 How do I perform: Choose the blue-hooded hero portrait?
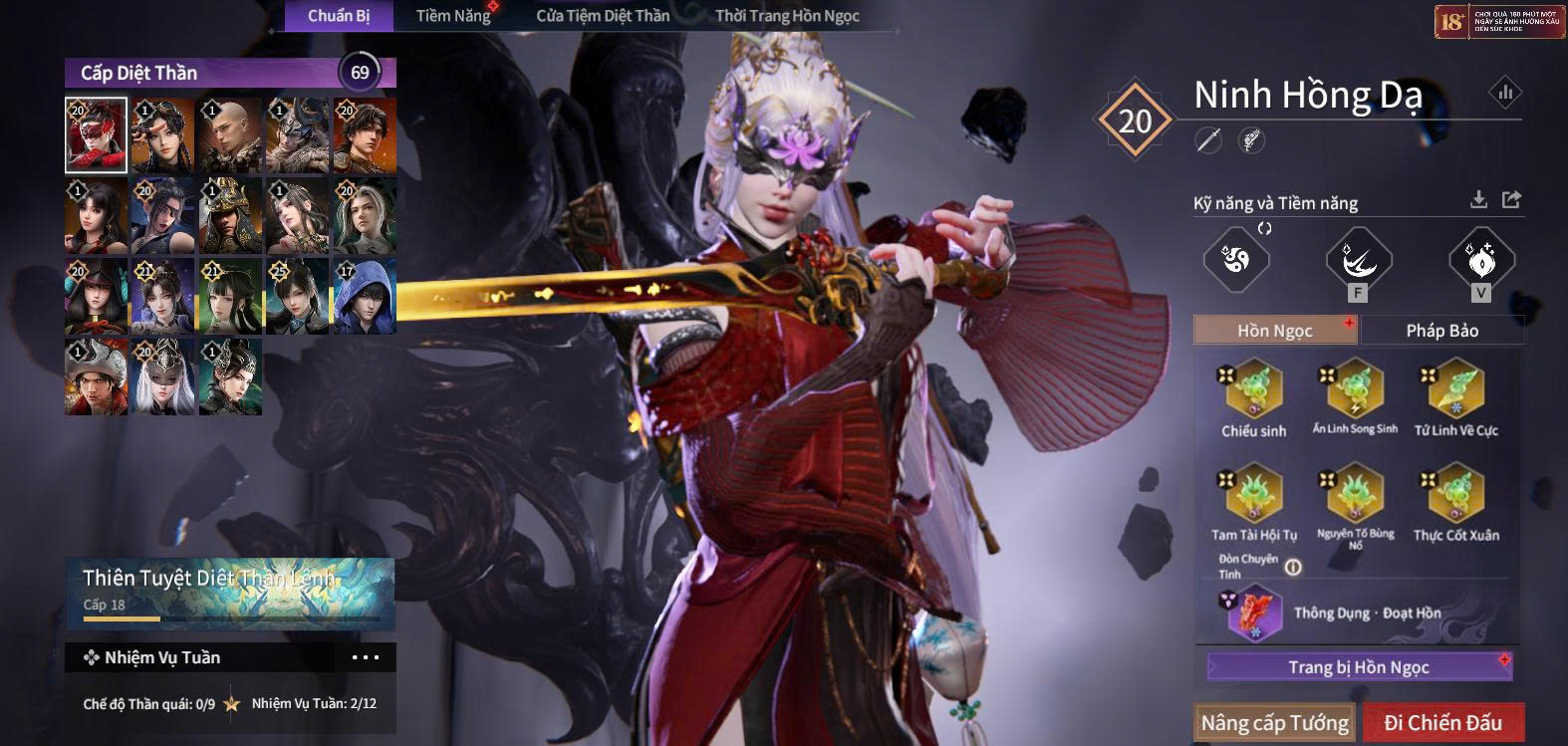[x=365, y=296]
